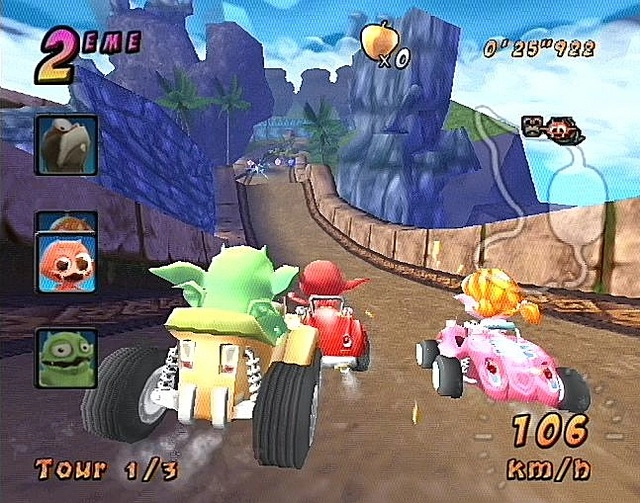The width and height of the screenshot is (640, 503).
Task: Click the orange mustached racer portrait
Action: [x=67, y=261]
